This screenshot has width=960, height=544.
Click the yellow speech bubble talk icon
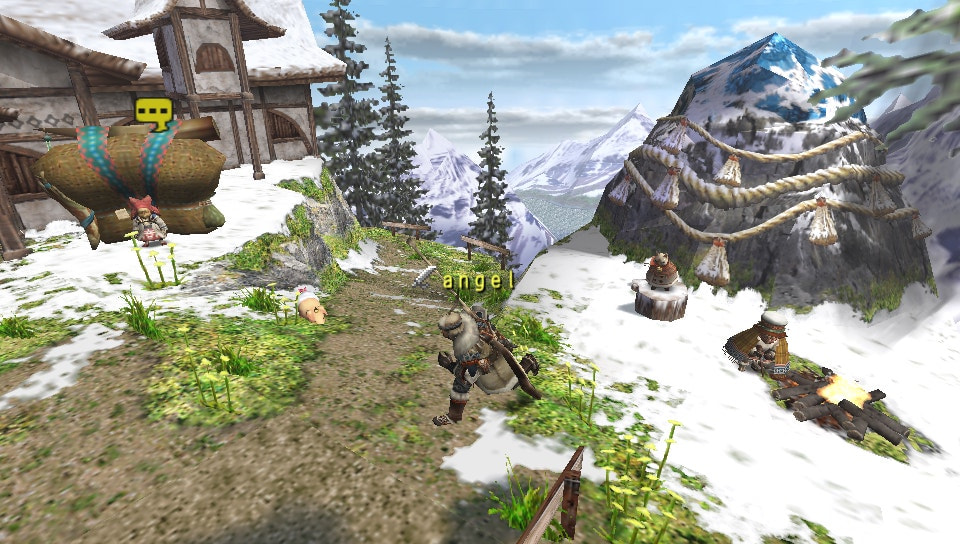point(153,111)
